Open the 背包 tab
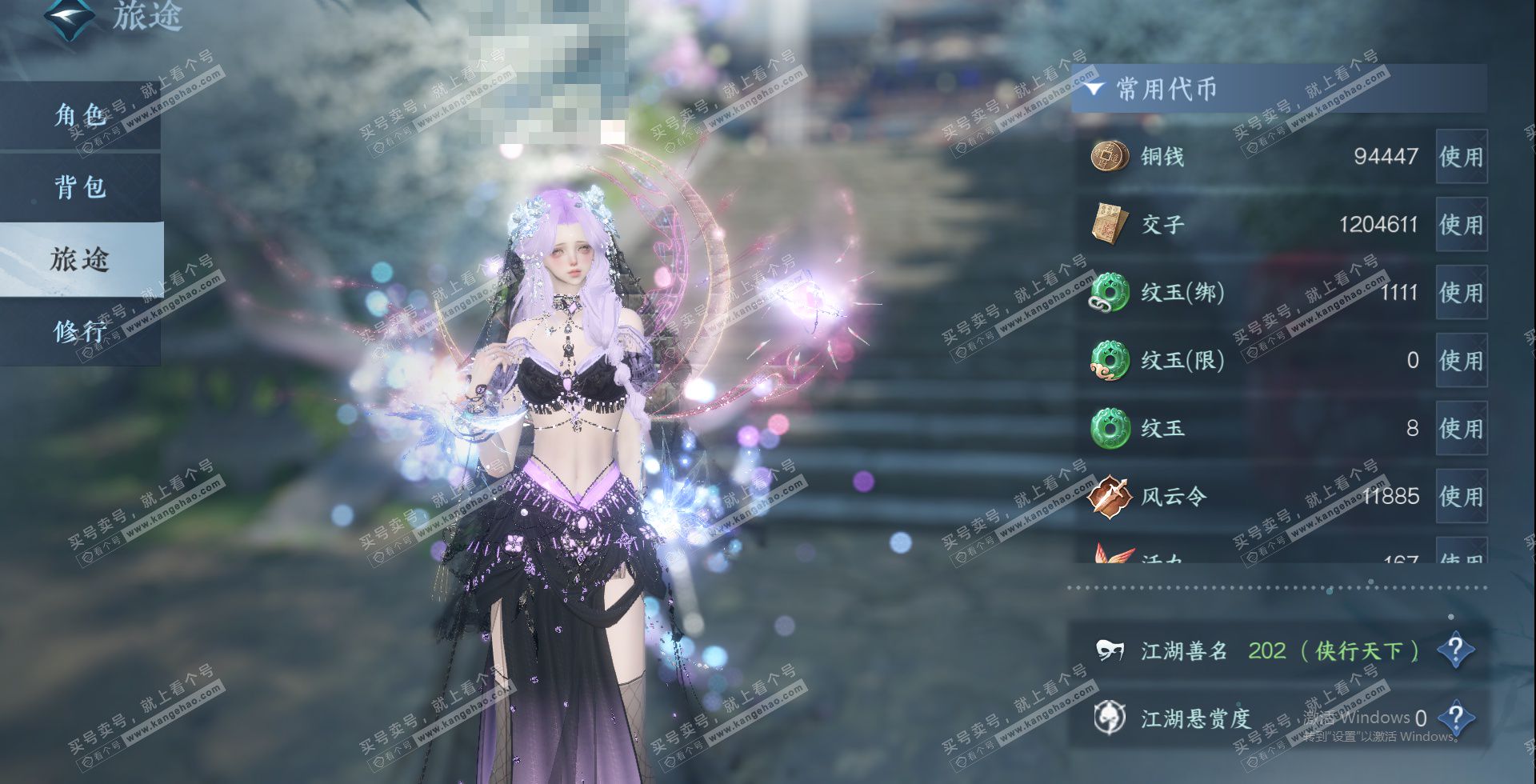Viewport: 1536px width, 784px height. pos(80,187)
